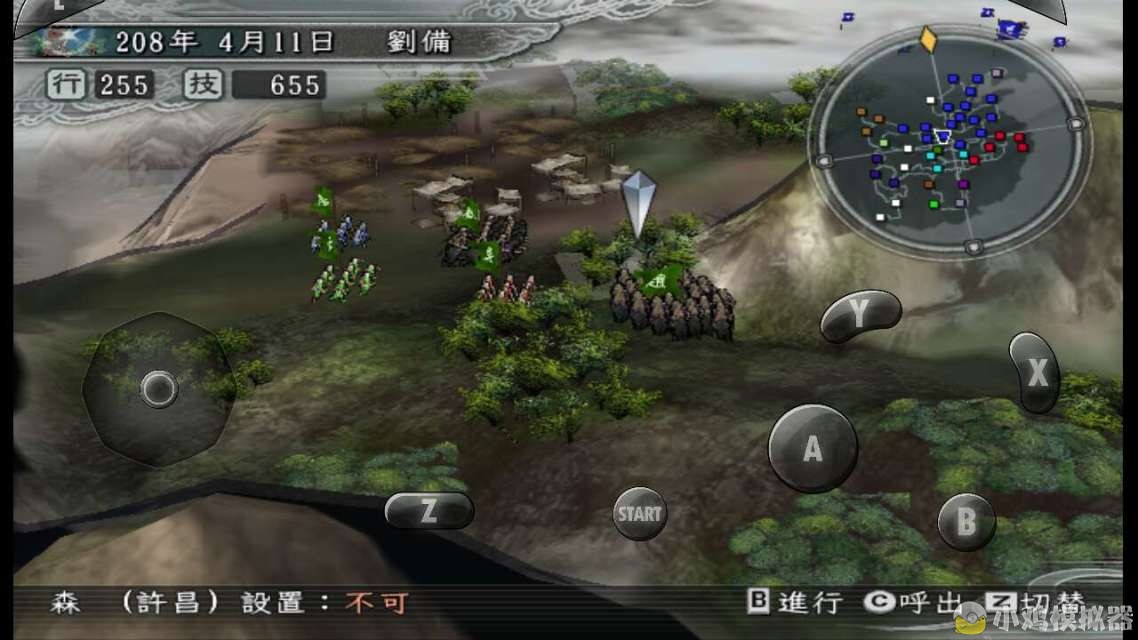Tap the virtual Y button
1138x640 pixels.
point(860,315)
